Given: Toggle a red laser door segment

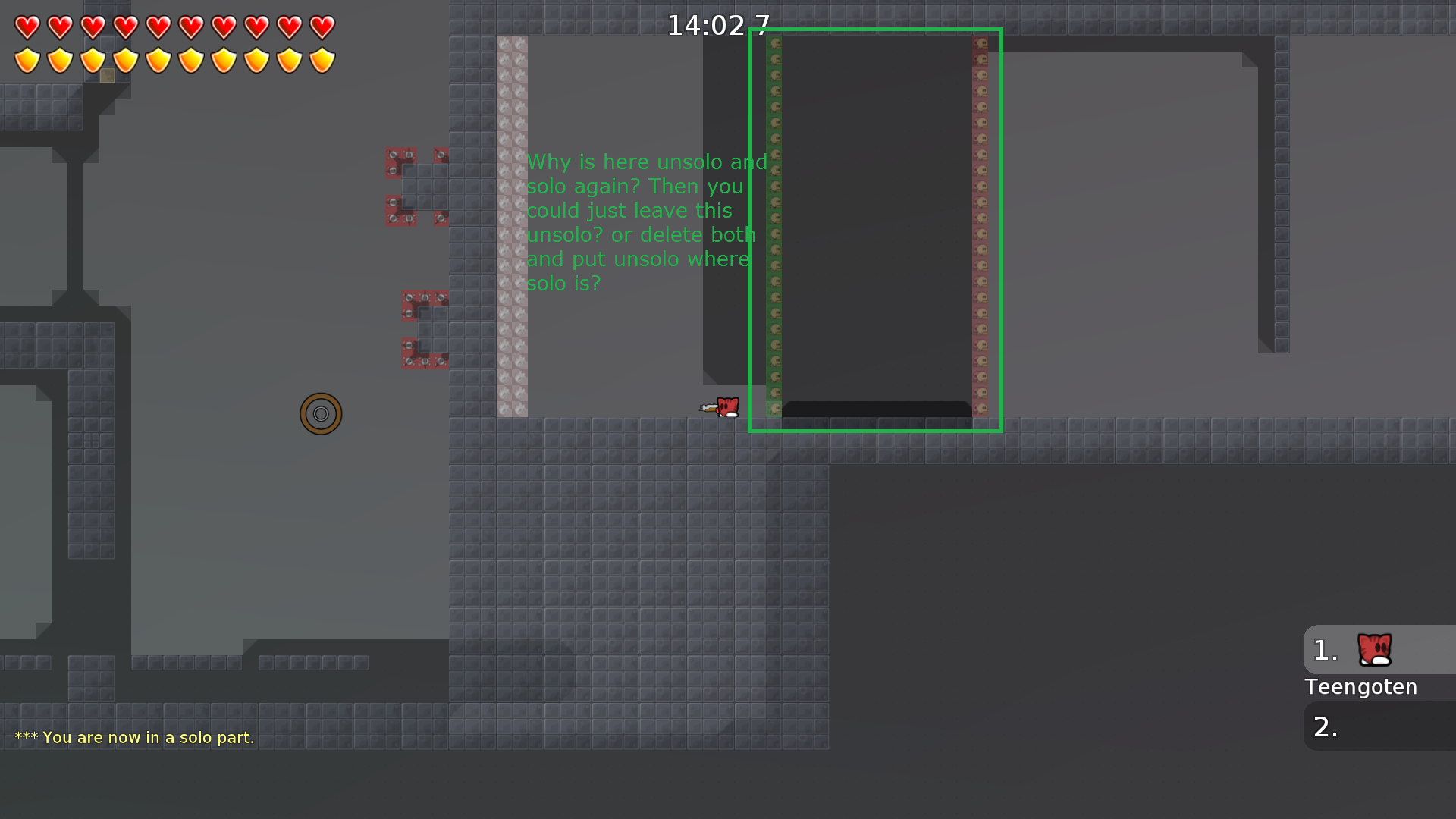Looking at the screenshot, I should click(982, 227).
